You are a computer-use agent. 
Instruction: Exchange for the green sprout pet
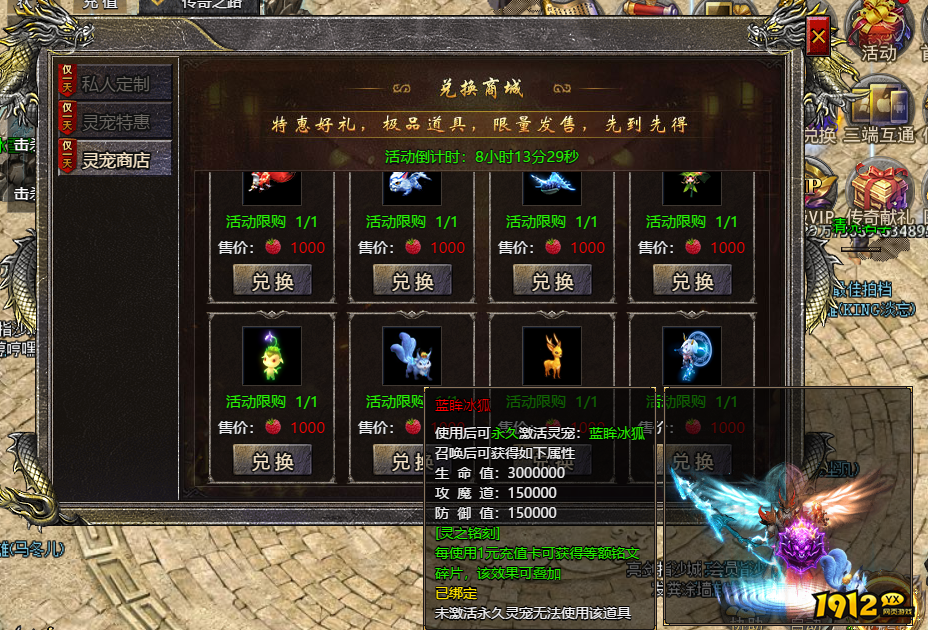click(272, 460)
